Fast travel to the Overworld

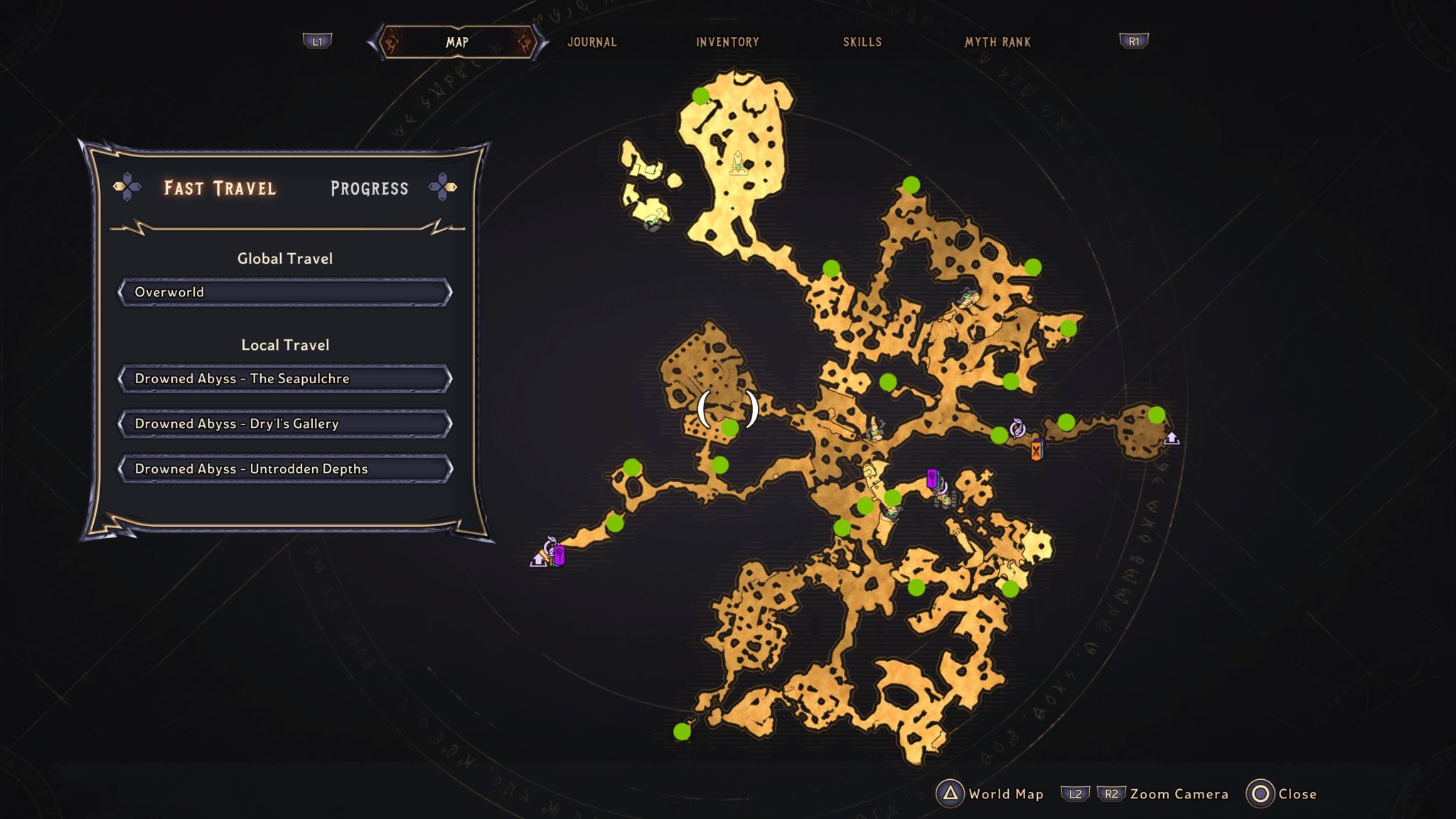coord(284,292)
